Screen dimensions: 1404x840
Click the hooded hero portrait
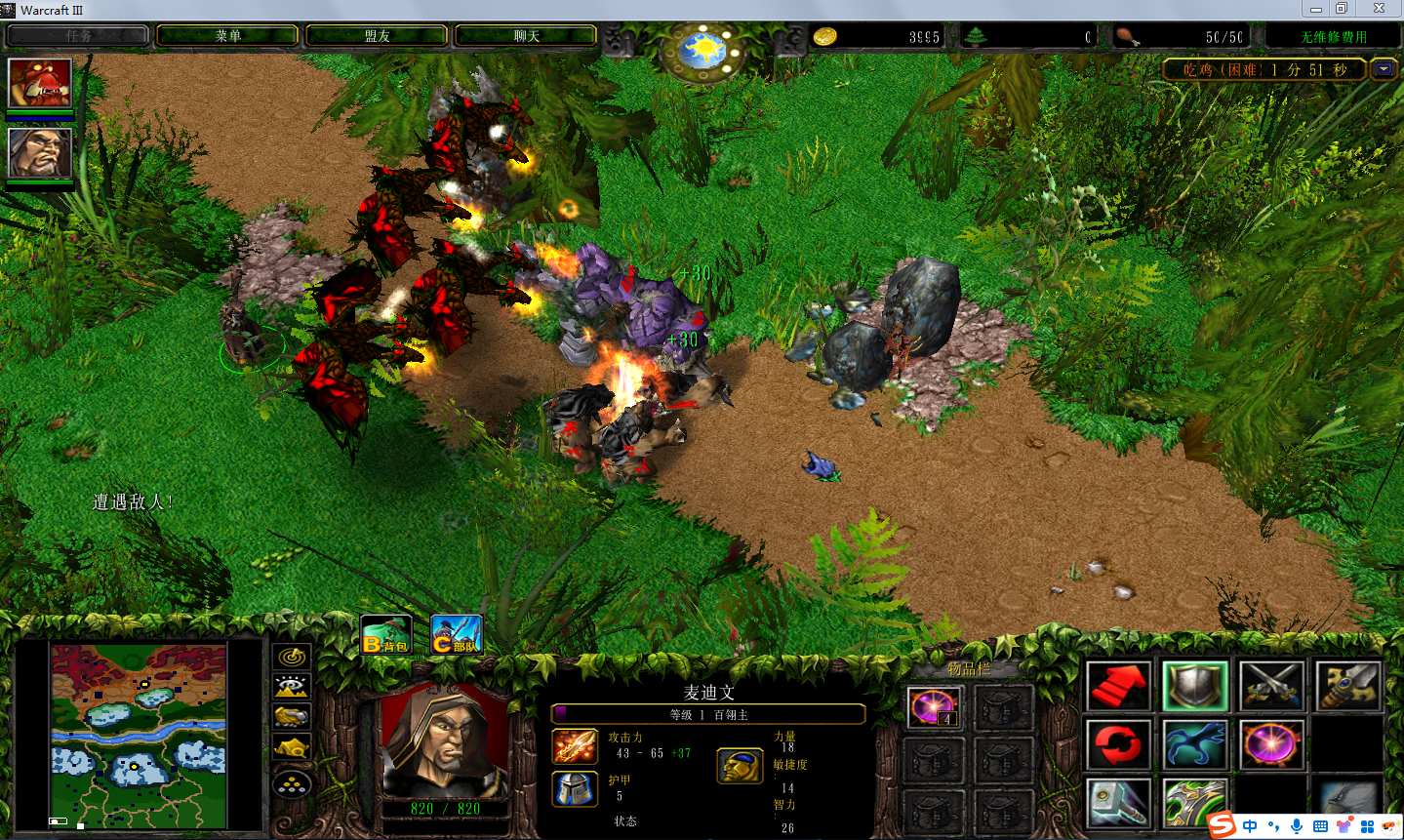point(444,740)
